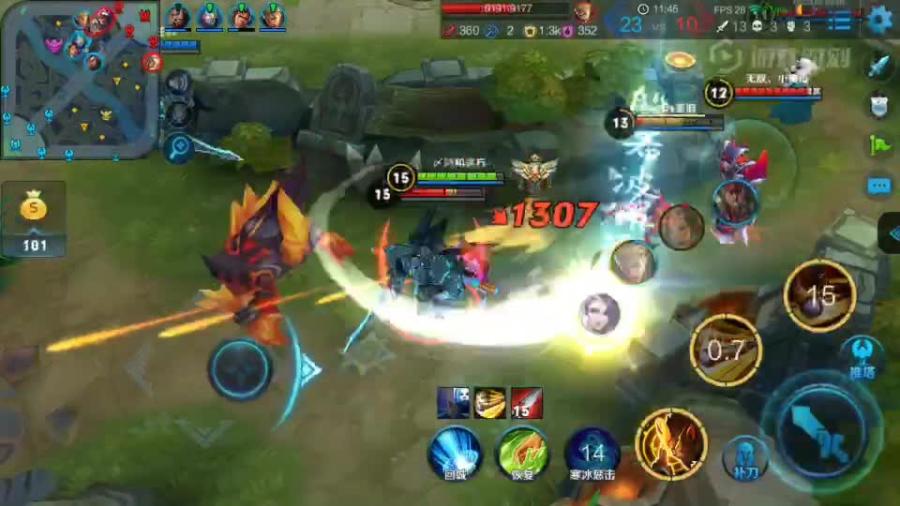The image size is (900, 506).
Task: Cast the golden lightning warrior skill
Action: click(671, 443)
